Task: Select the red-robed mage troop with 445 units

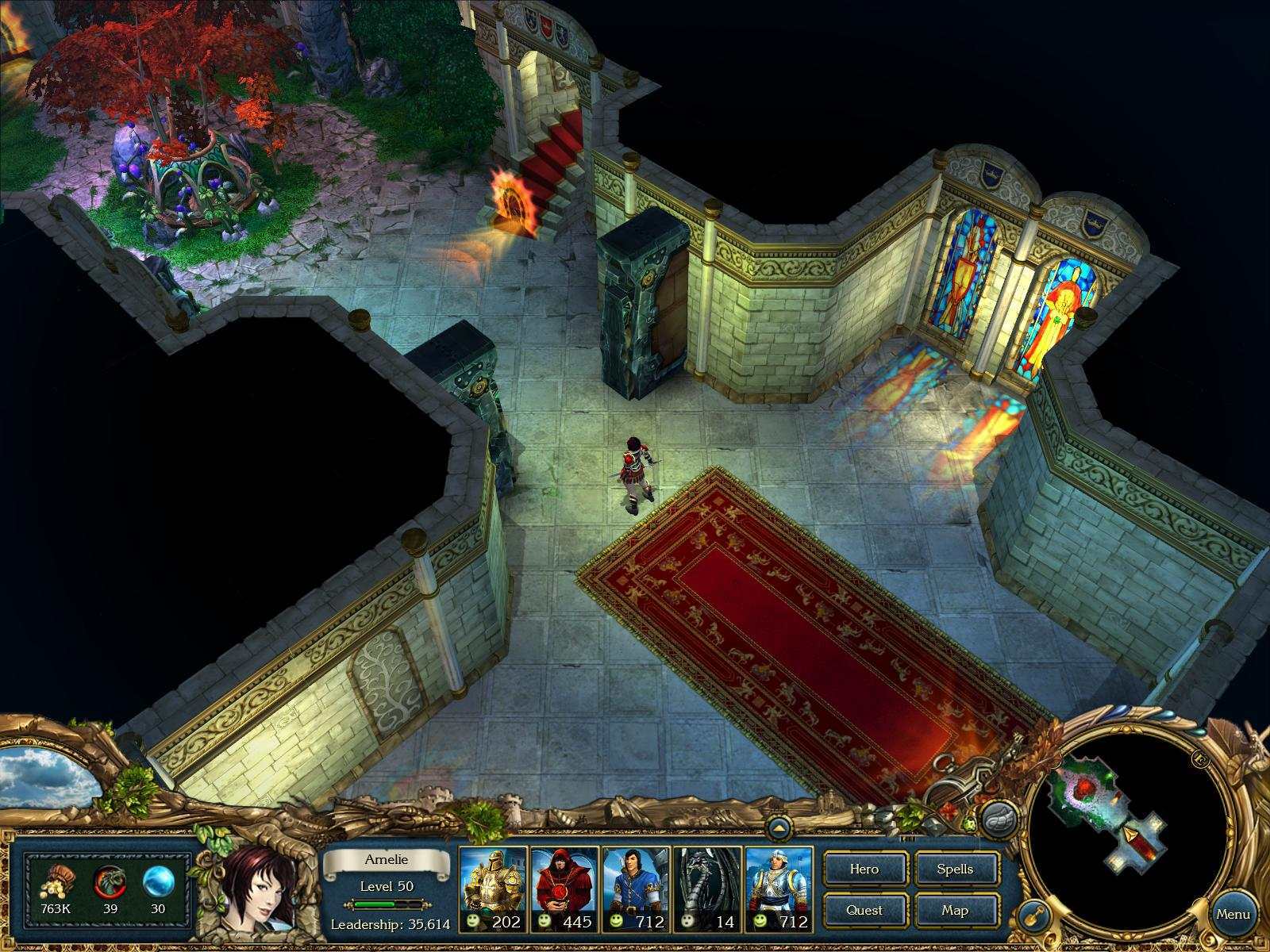Action: pyautogui.click(x=565, y=881)
